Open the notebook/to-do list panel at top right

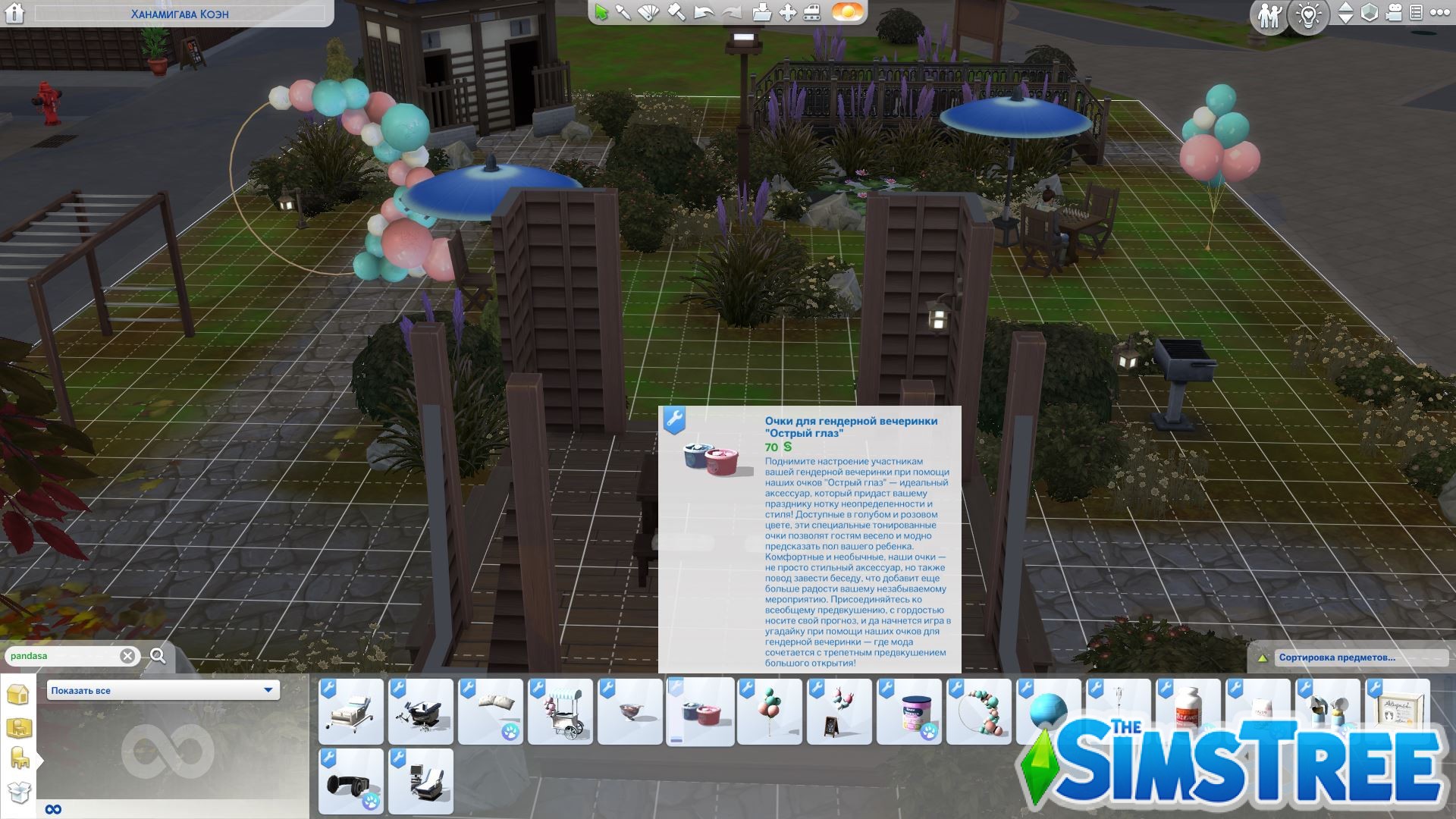click(1418, 14)
